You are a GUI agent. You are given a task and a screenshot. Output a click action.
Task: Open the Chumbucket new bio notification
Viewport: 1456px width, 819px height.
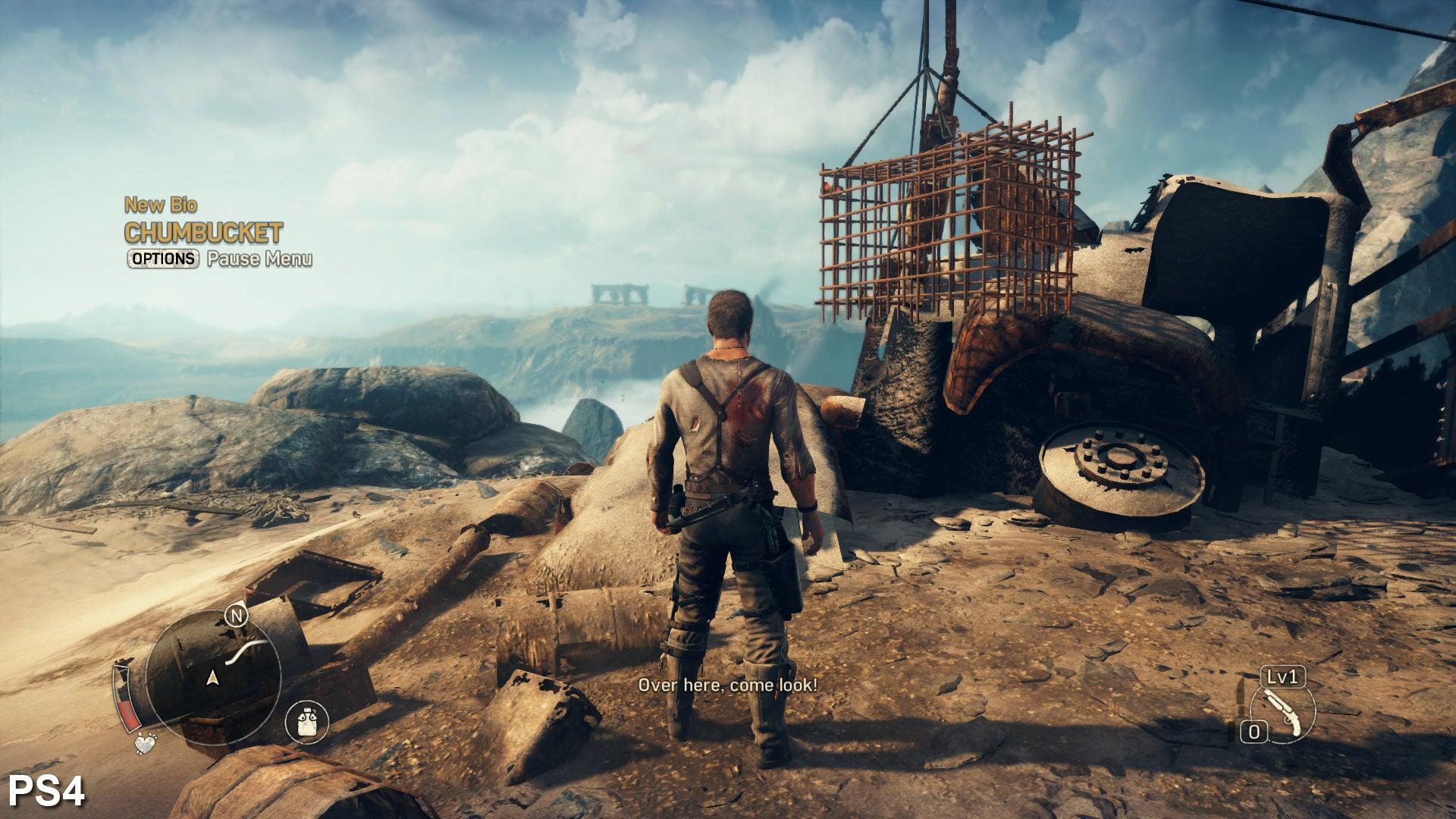coord(203,231)
